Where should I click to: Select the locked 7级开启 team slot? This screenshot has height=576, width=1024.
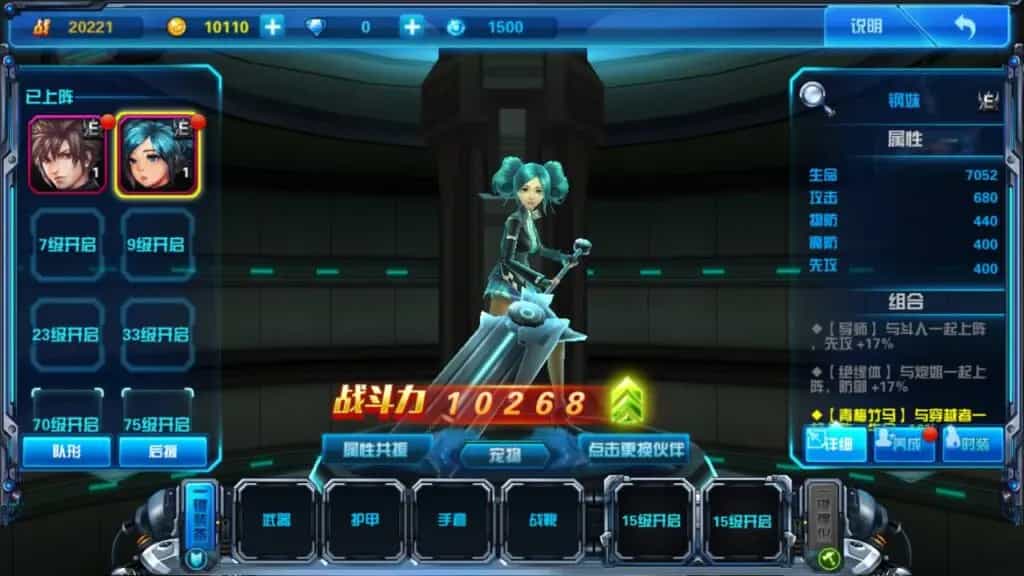[67, 244]
